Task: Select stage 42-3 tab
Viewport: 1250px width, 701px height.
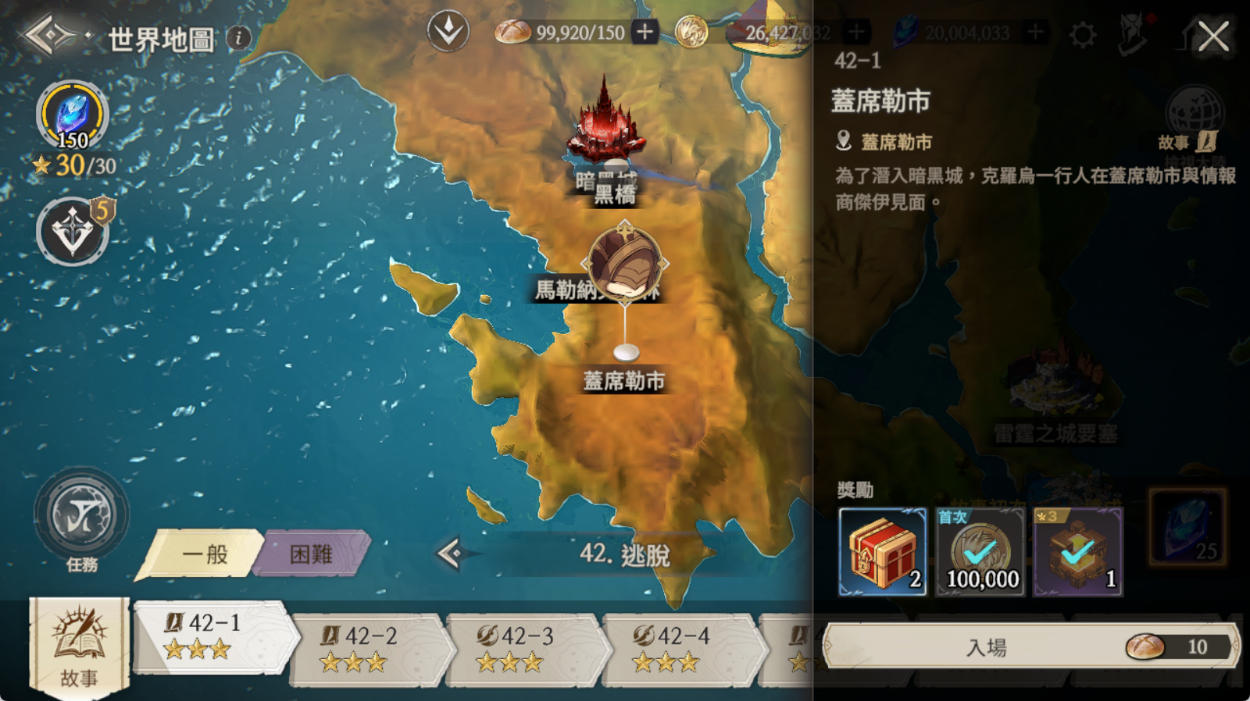Action: pos(524,648)
